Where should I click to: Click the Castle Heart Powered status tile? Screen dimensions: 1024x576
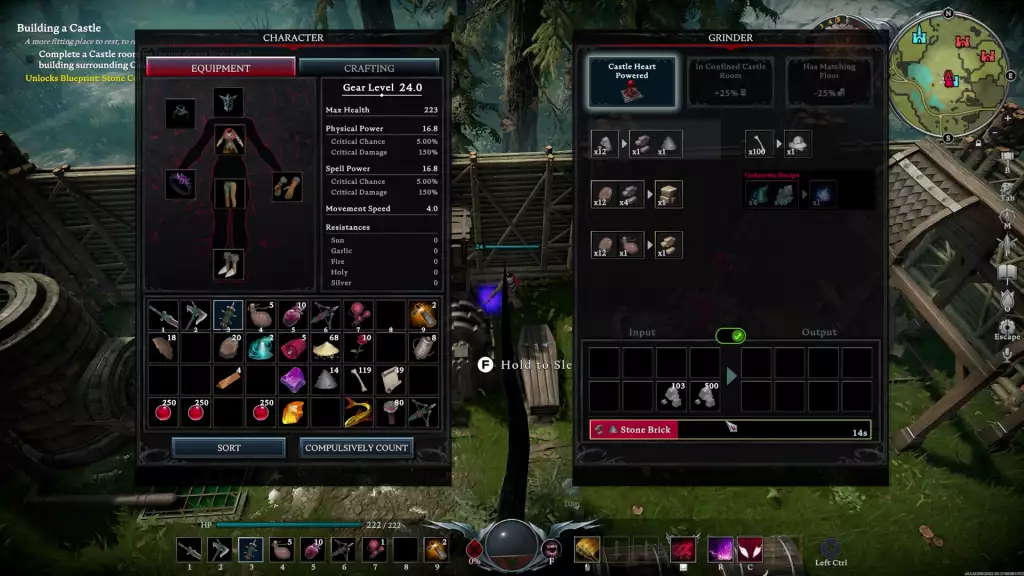[632, 82]
